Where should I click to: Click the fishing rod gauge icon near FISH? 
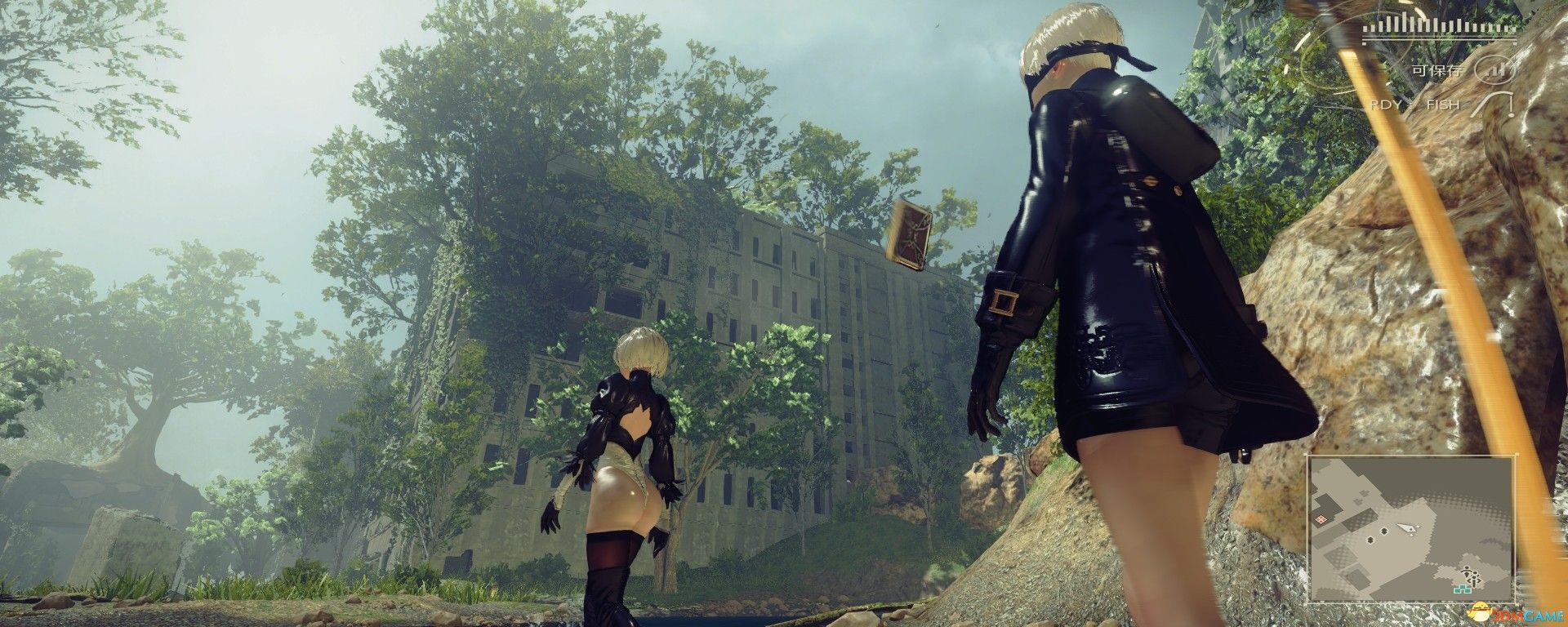coord(1492,104)
